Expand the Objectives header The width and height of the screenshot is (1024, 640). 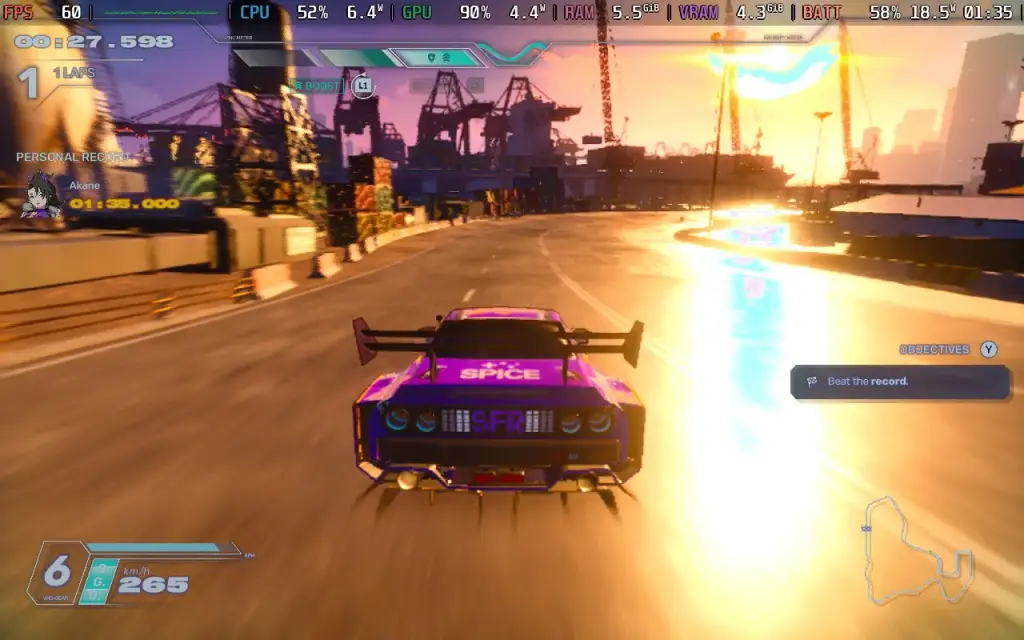(x=934, y=350)
